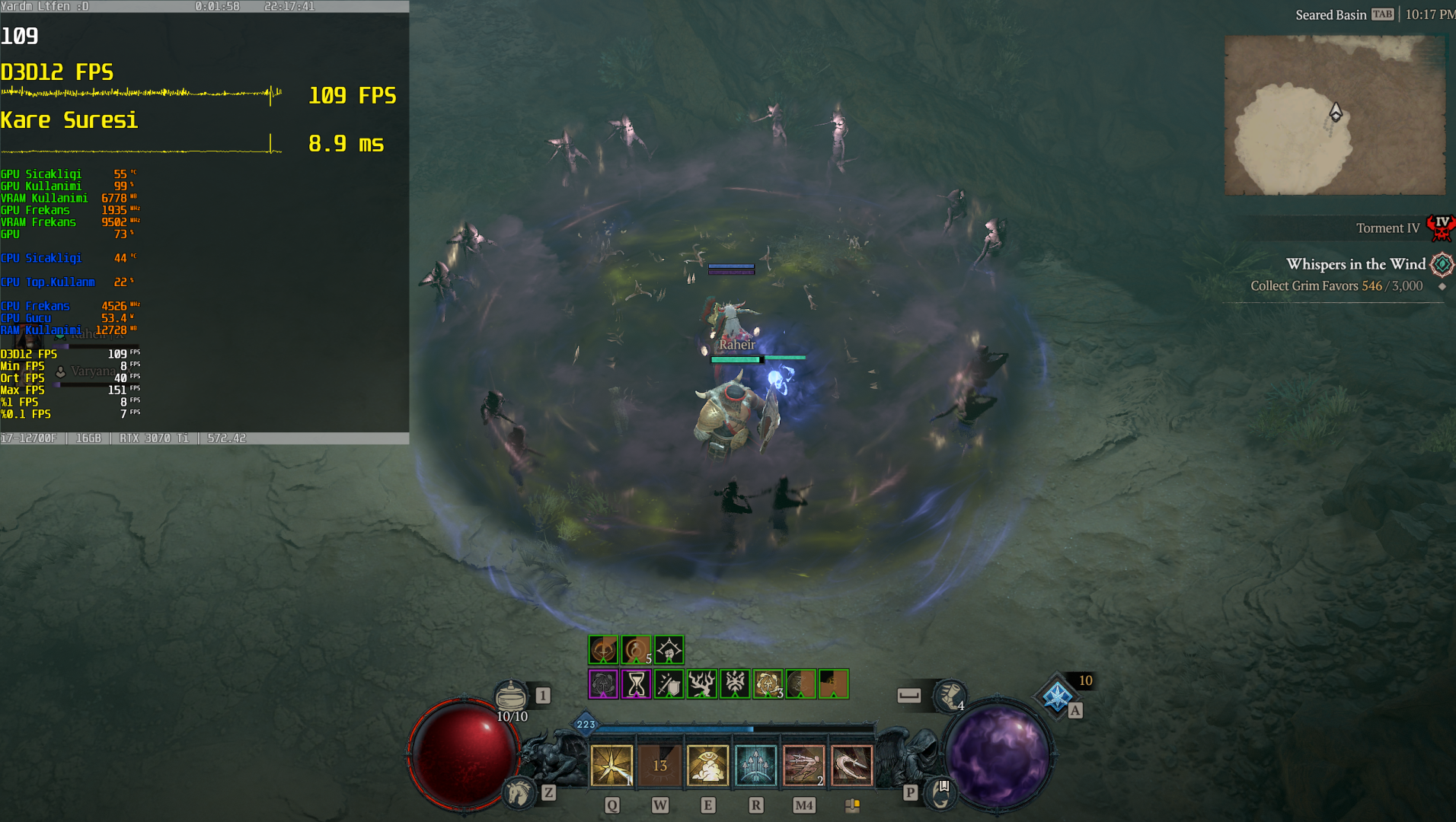
Task: Open the Seared Basin minimap
Action: pyautogui.click(x=1334, y=115)
